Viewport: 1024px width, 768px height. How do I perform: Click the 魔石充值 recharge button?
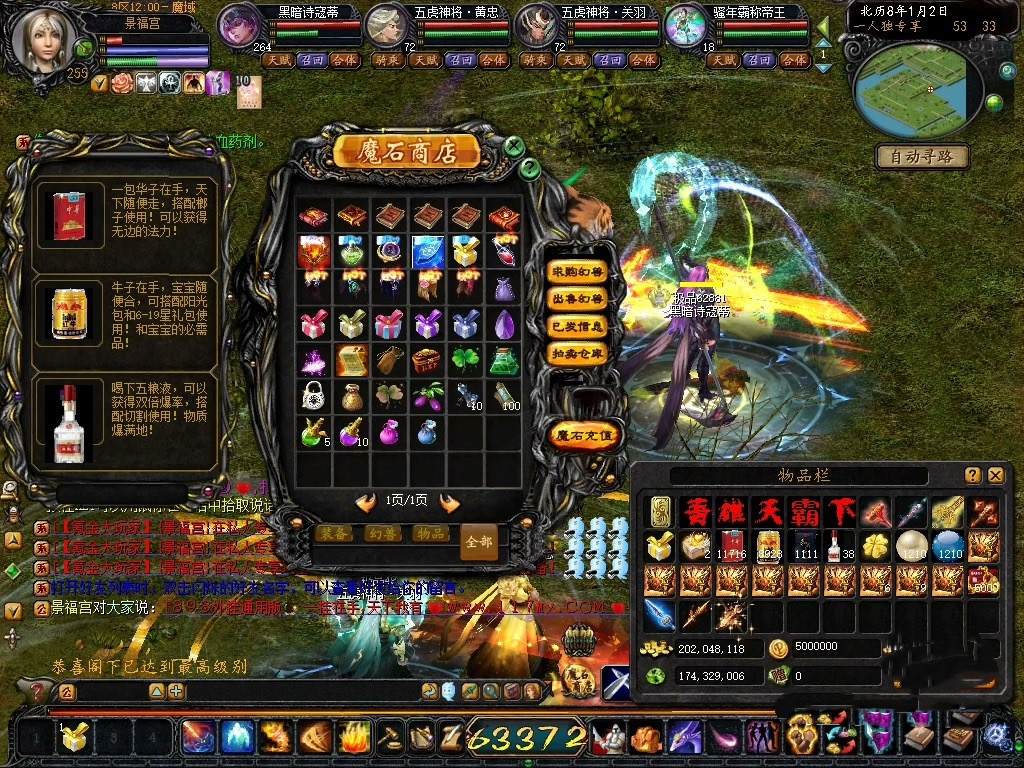pos(580,436)
